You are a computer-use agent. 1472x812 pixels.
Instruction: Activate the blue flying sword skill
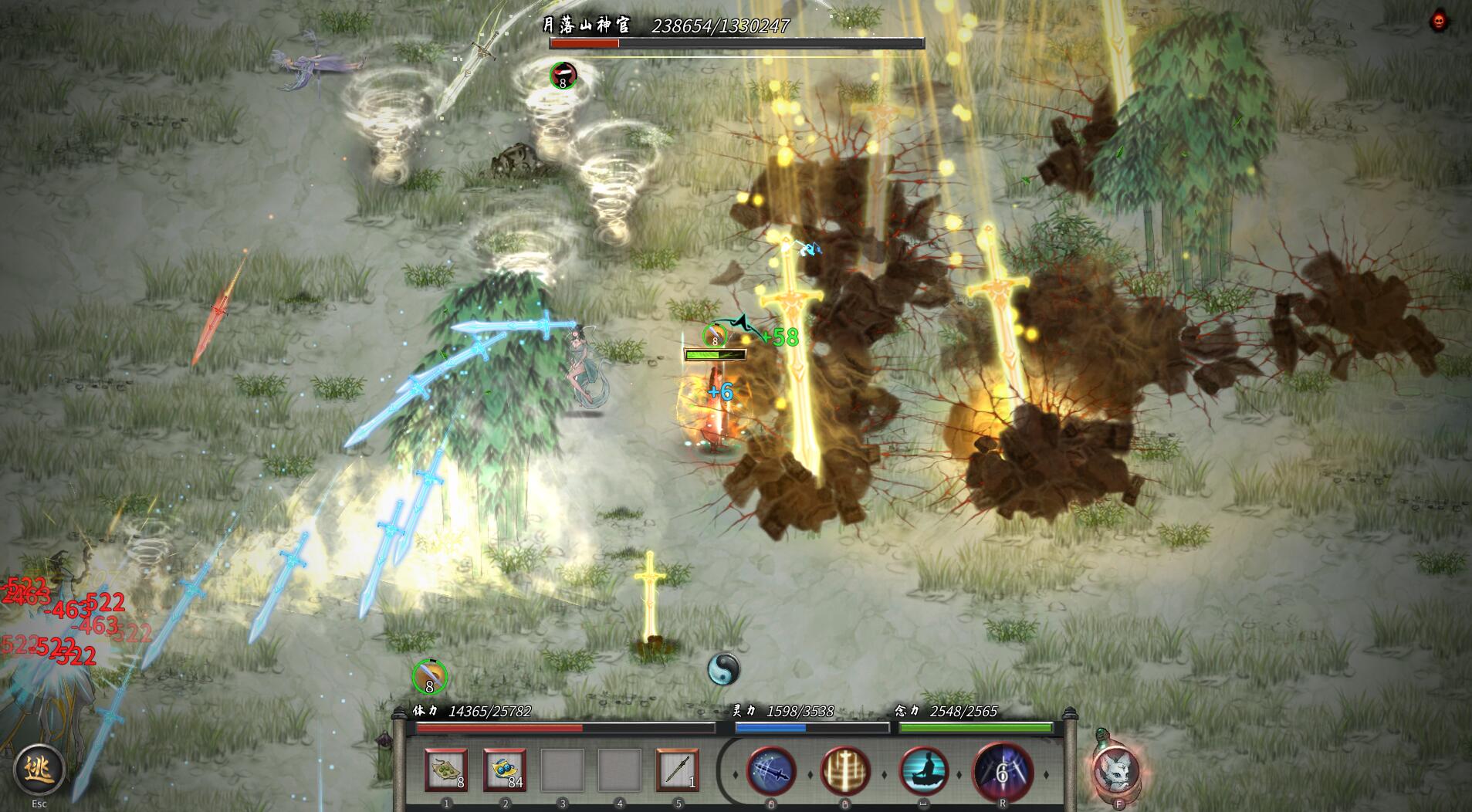point(770,770)
